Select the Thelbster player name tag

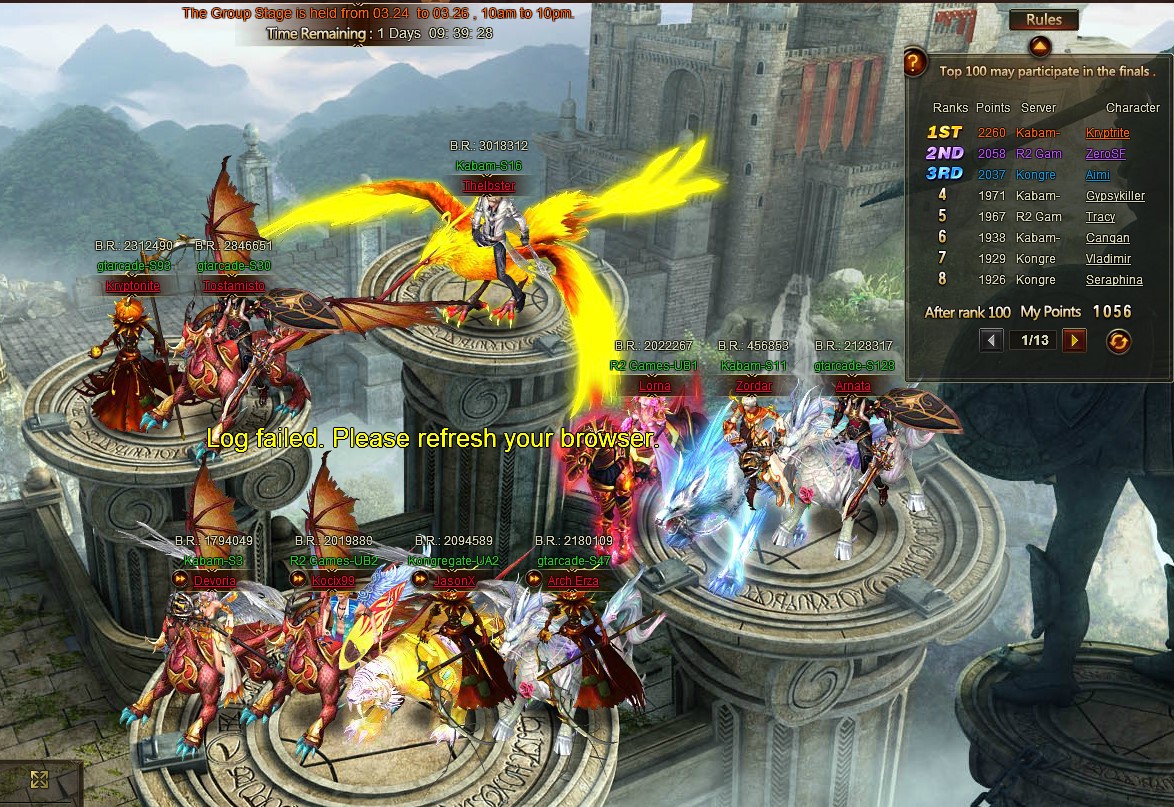tap(489, 186)
